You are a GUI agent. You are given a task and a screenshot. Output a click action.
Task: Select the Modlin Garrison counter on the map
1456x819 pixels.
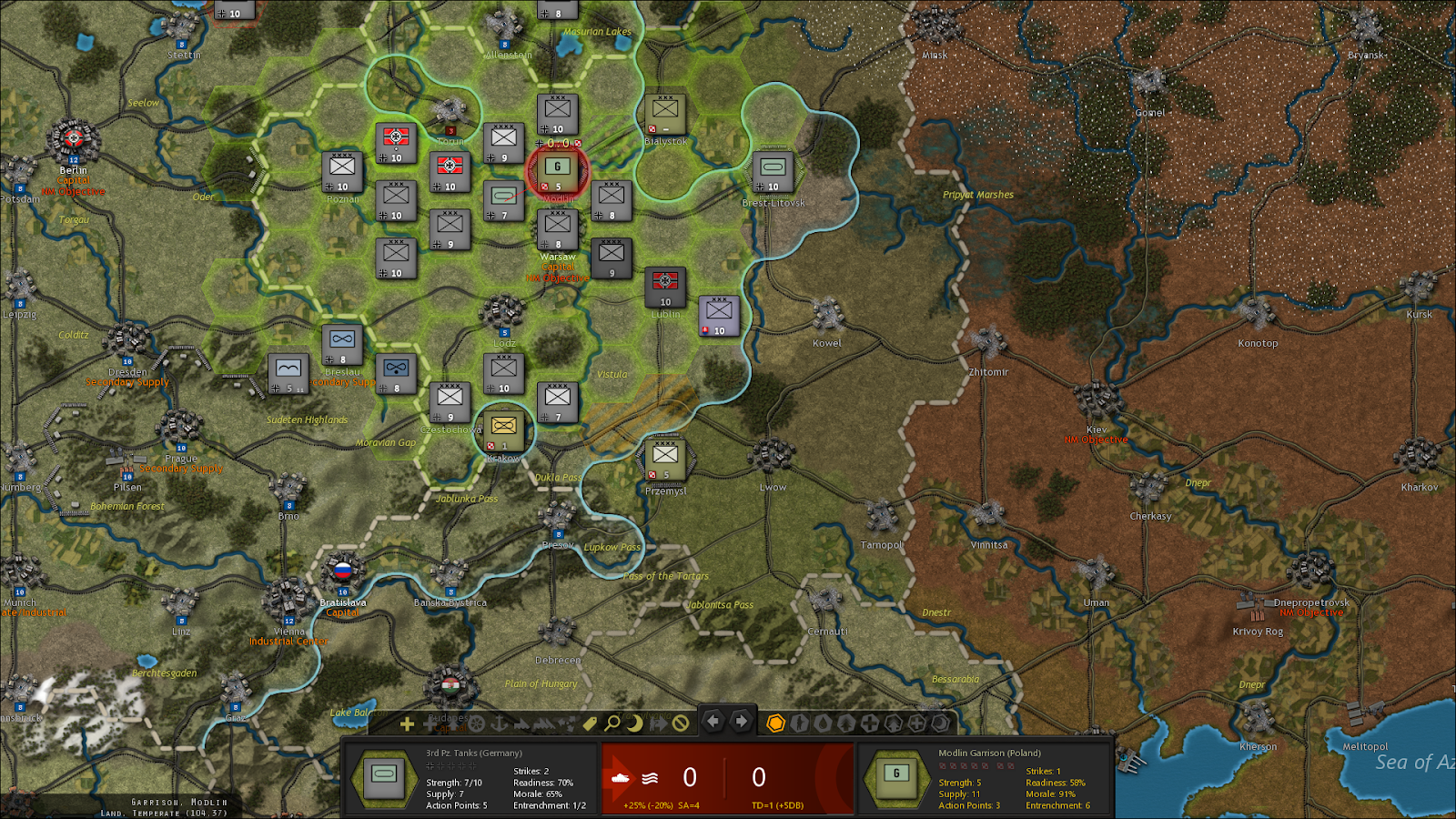tap(557, 169)
